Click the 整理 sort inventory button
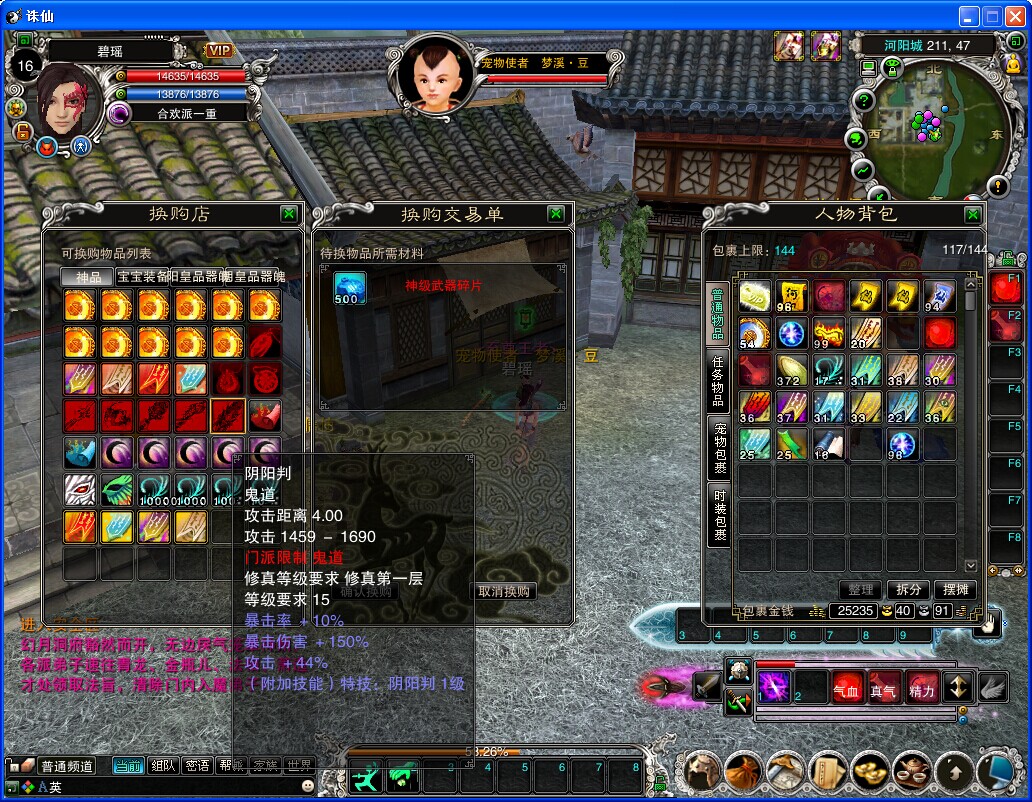Viewport: 1032px width, 802px height. tap(860, 590)
